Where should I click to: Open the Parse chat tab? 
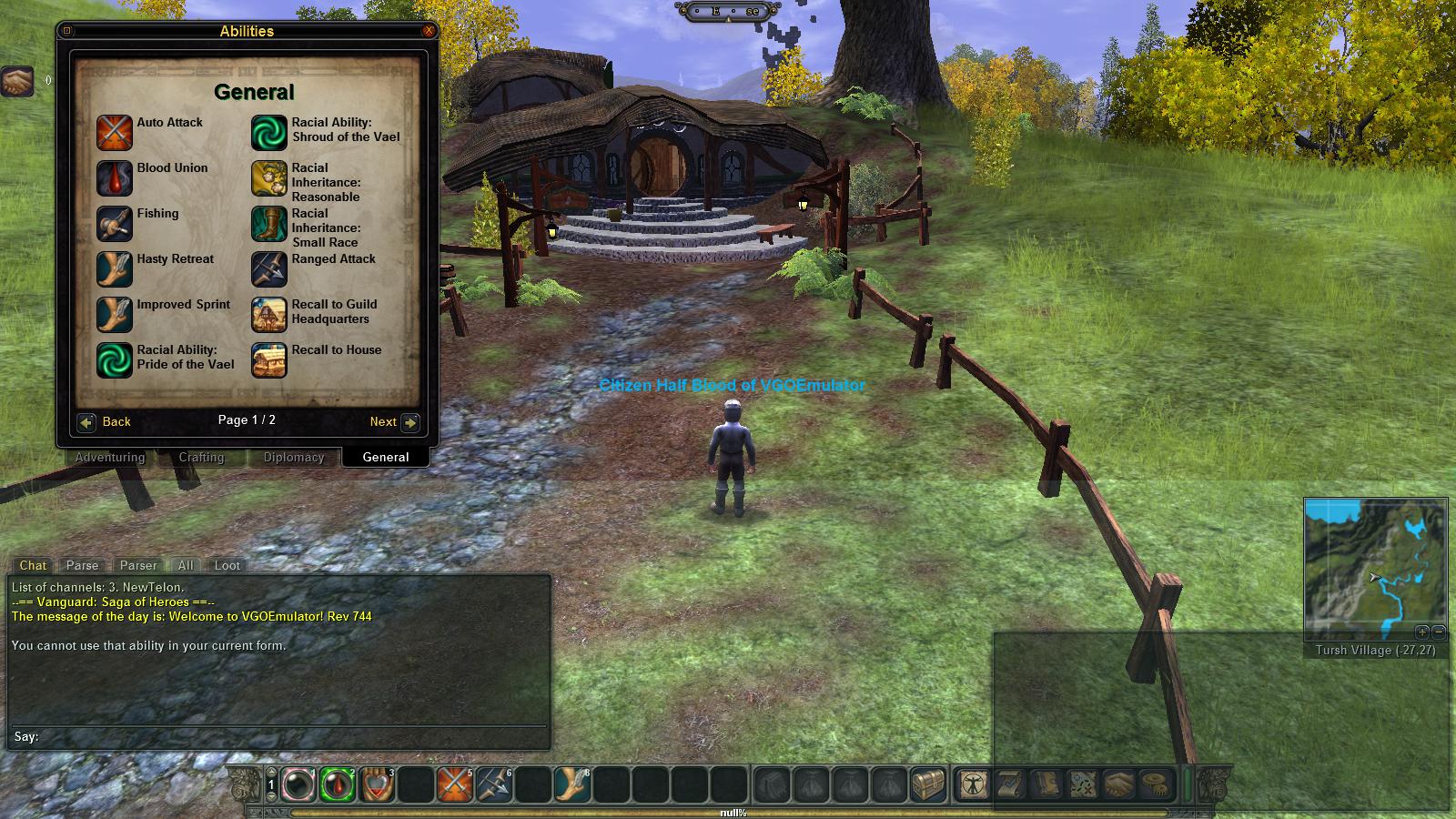[82, 565]
